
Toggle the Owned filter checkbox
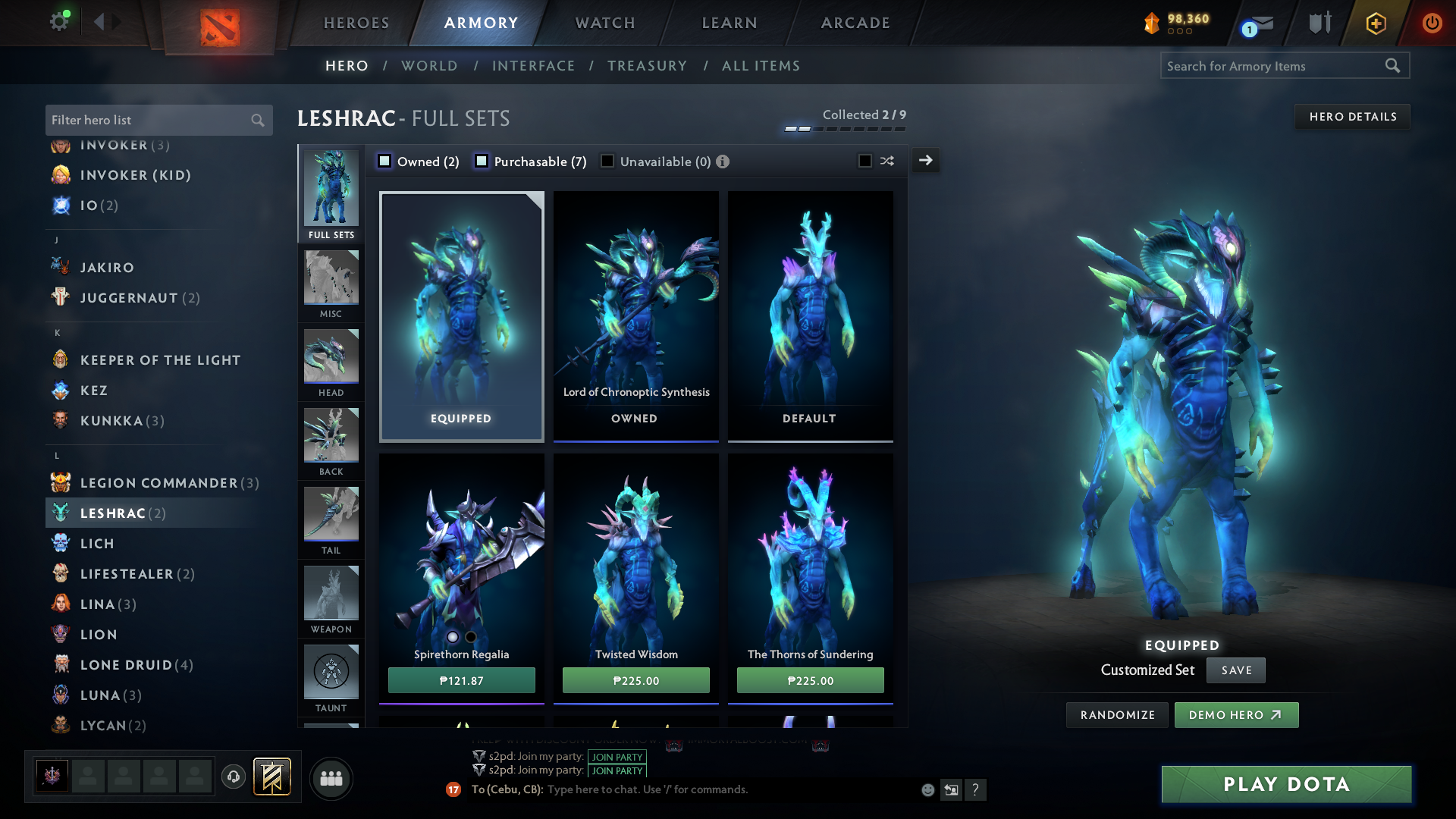coord(385,161)
